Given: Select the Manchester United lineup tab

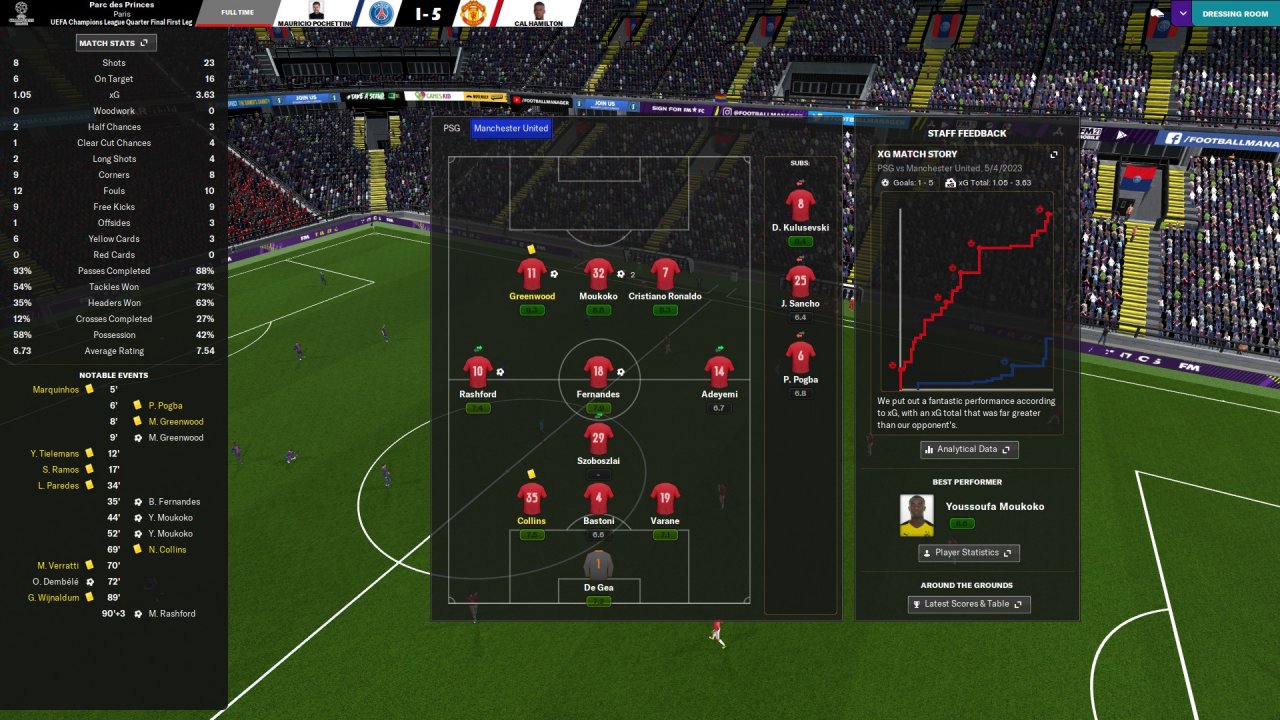Looking at the screenshot, I should point(510,129).
